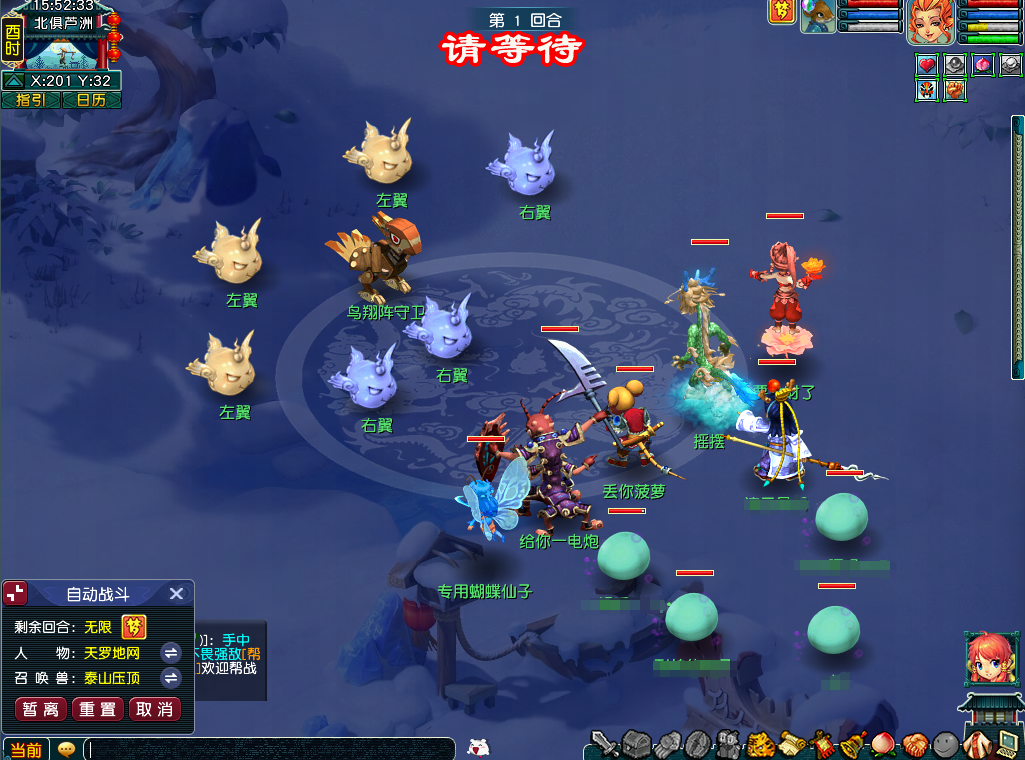Swap the summon skill 泰山压顶
The width and height of the screenshot is (1025, 760).
[171, 678]
